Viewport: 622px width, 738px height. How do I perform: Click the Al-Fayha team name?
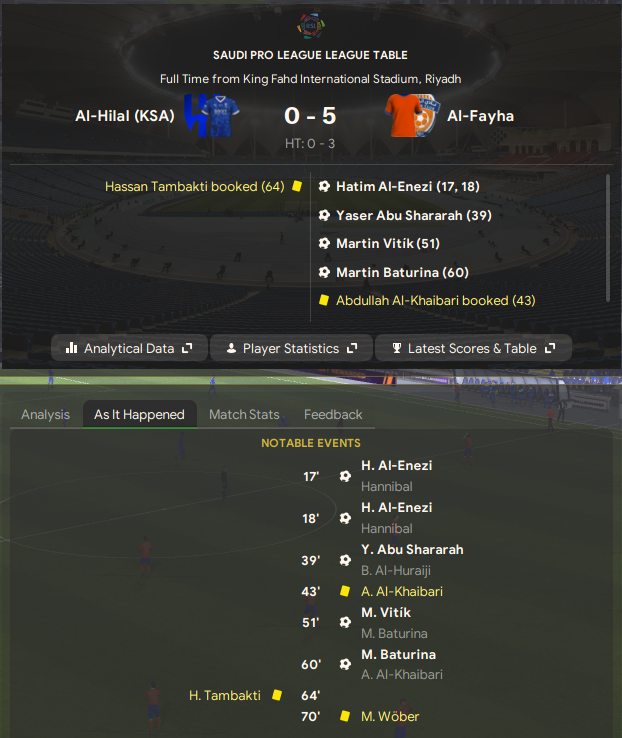[481, 116]
